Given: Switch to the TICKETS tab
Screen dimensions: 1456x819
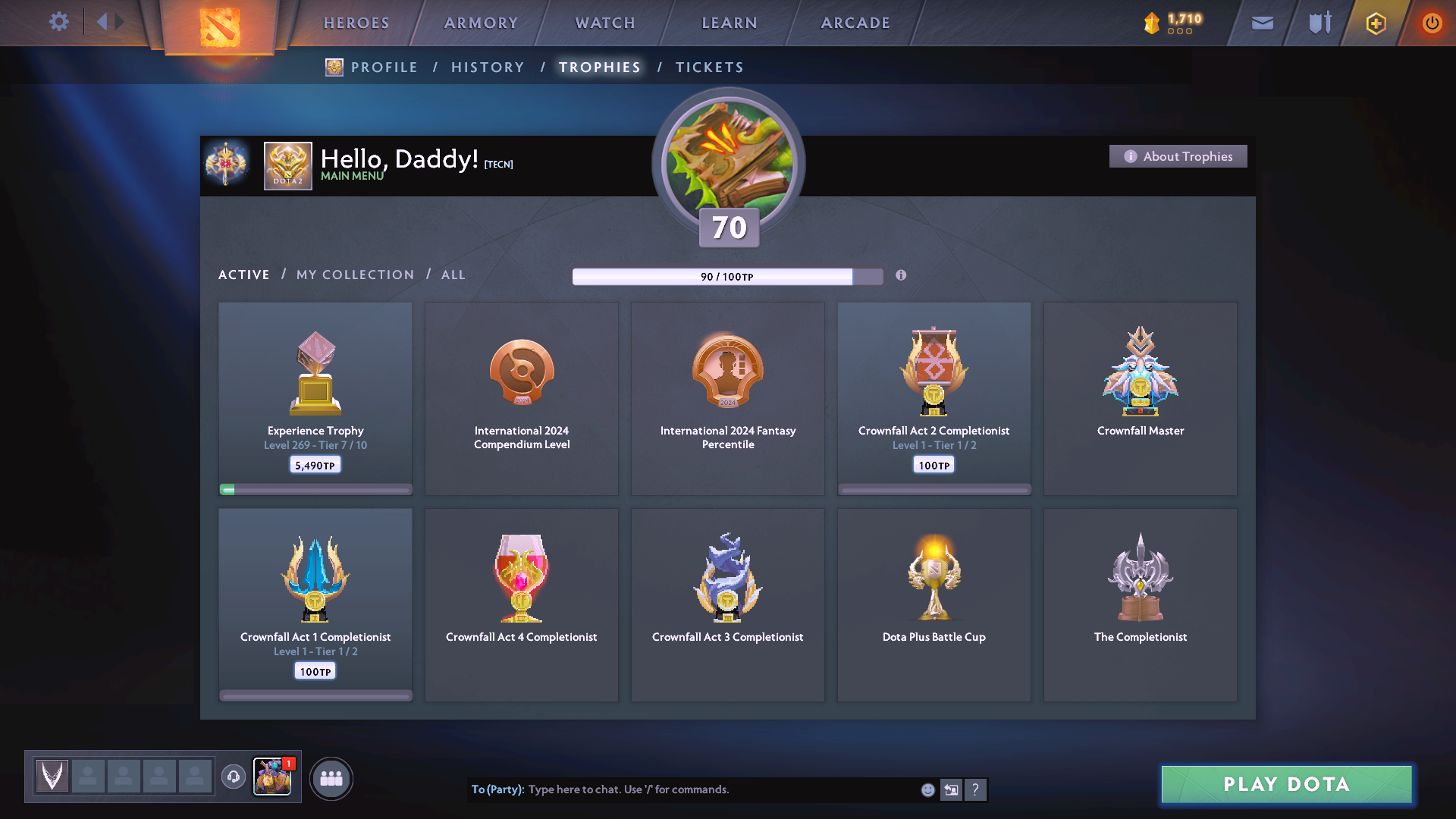Looking at the screenshot, I should (x=709, y=67).
